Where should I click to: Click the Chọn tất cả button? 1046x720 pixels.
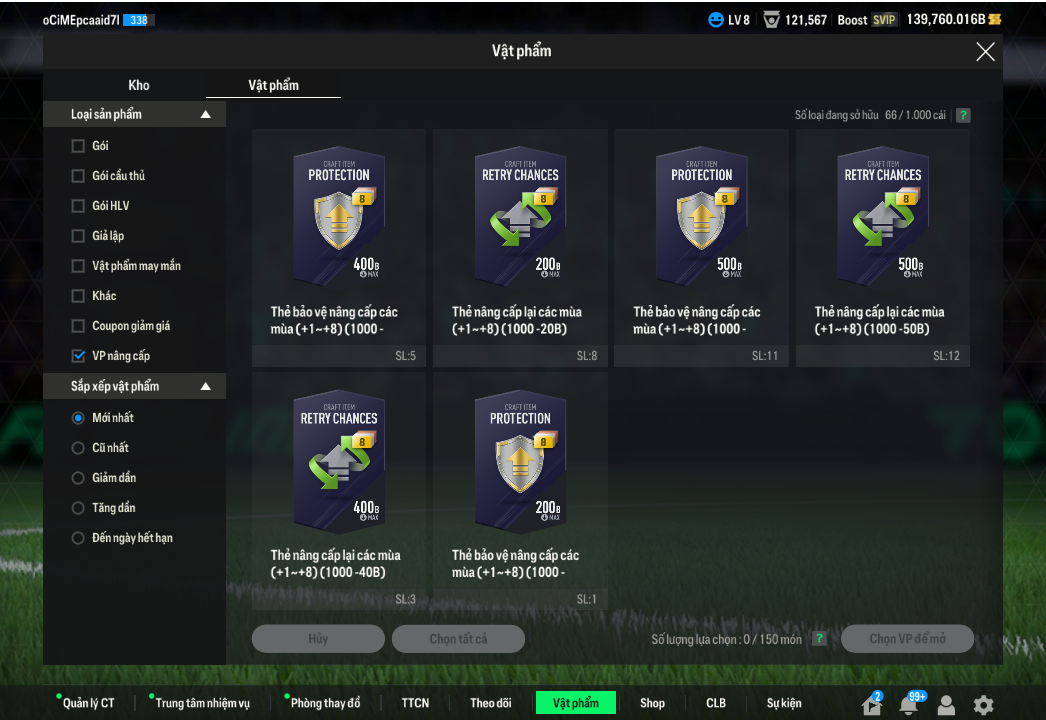pyautogui.click(x=458, y=639)
